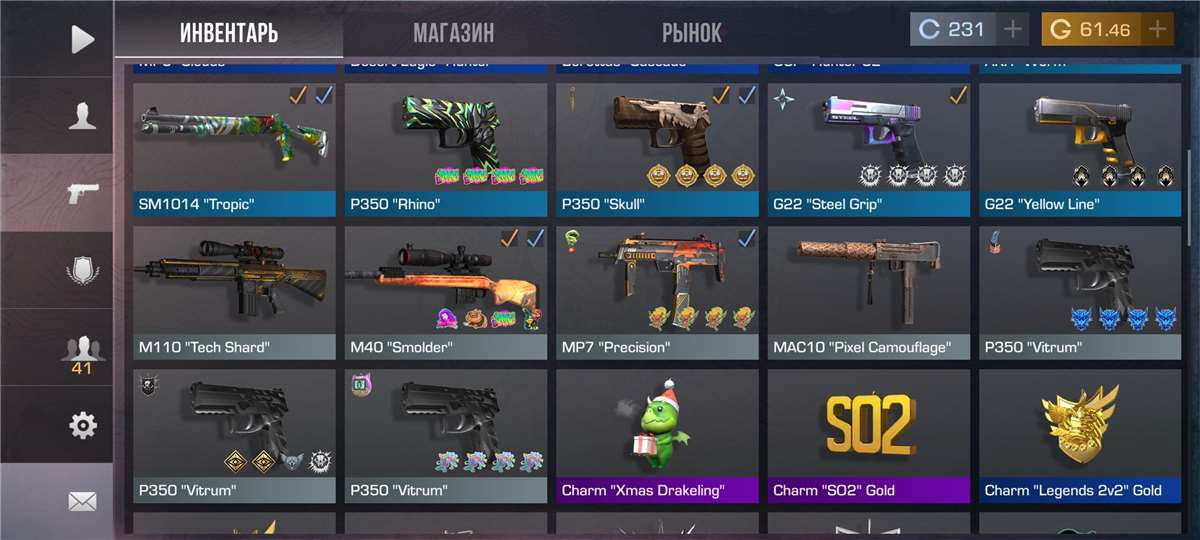Open the clan shield section
This screenshot has width=1200, height=540.
(82, 270)
